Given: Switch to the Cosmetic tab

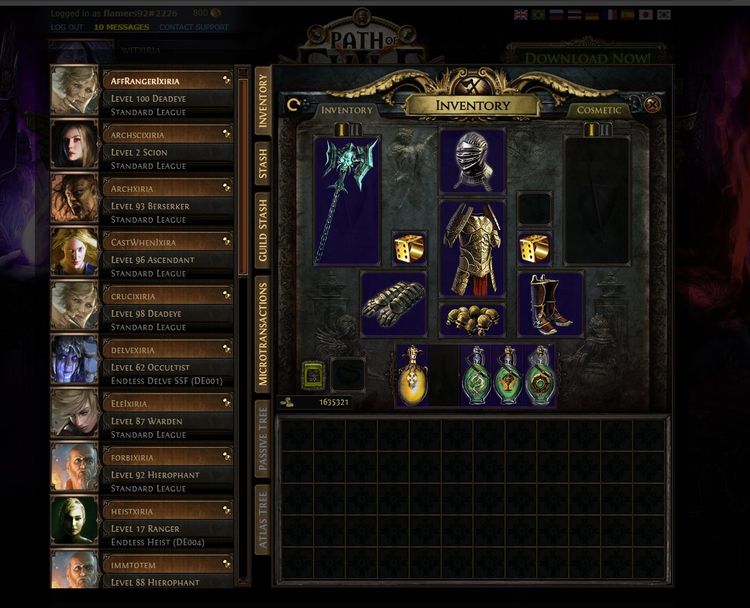Looking at the screenshot, I should click(x=599, y=109).
